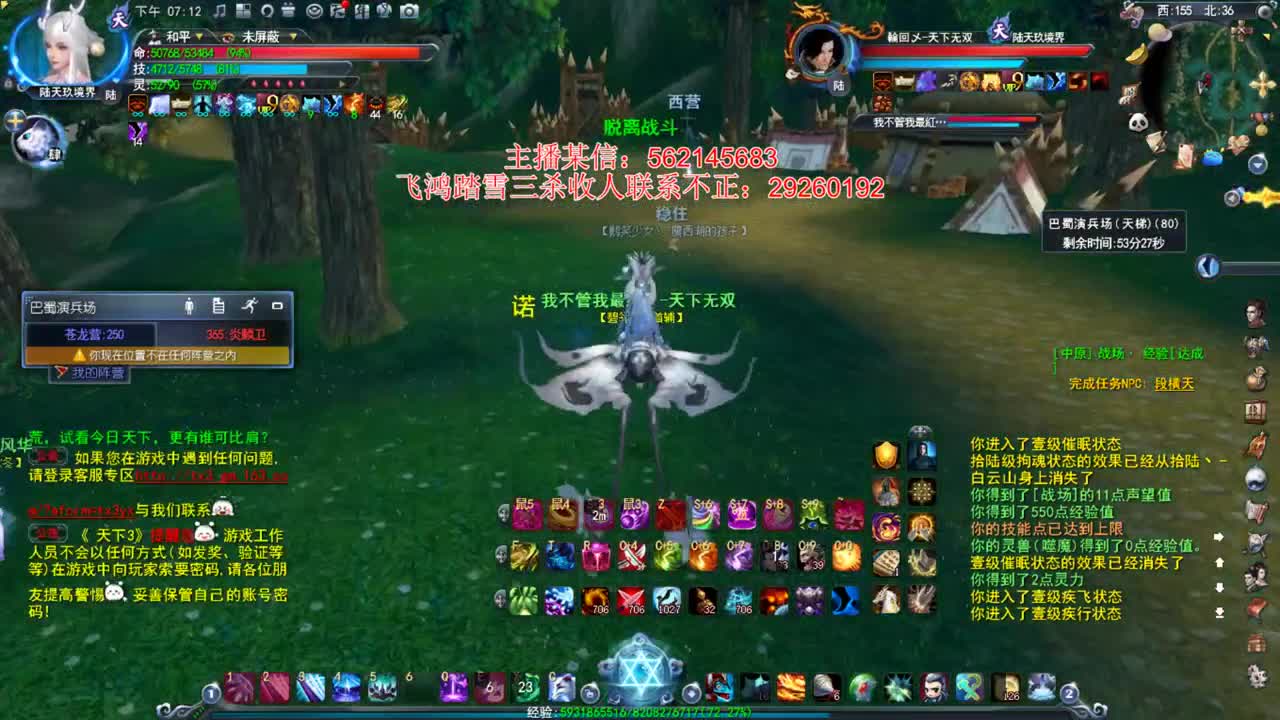Switch the hotbar to page 2
The width and height of the screenshot is (1280, 720).
[x=1068, y=694]
